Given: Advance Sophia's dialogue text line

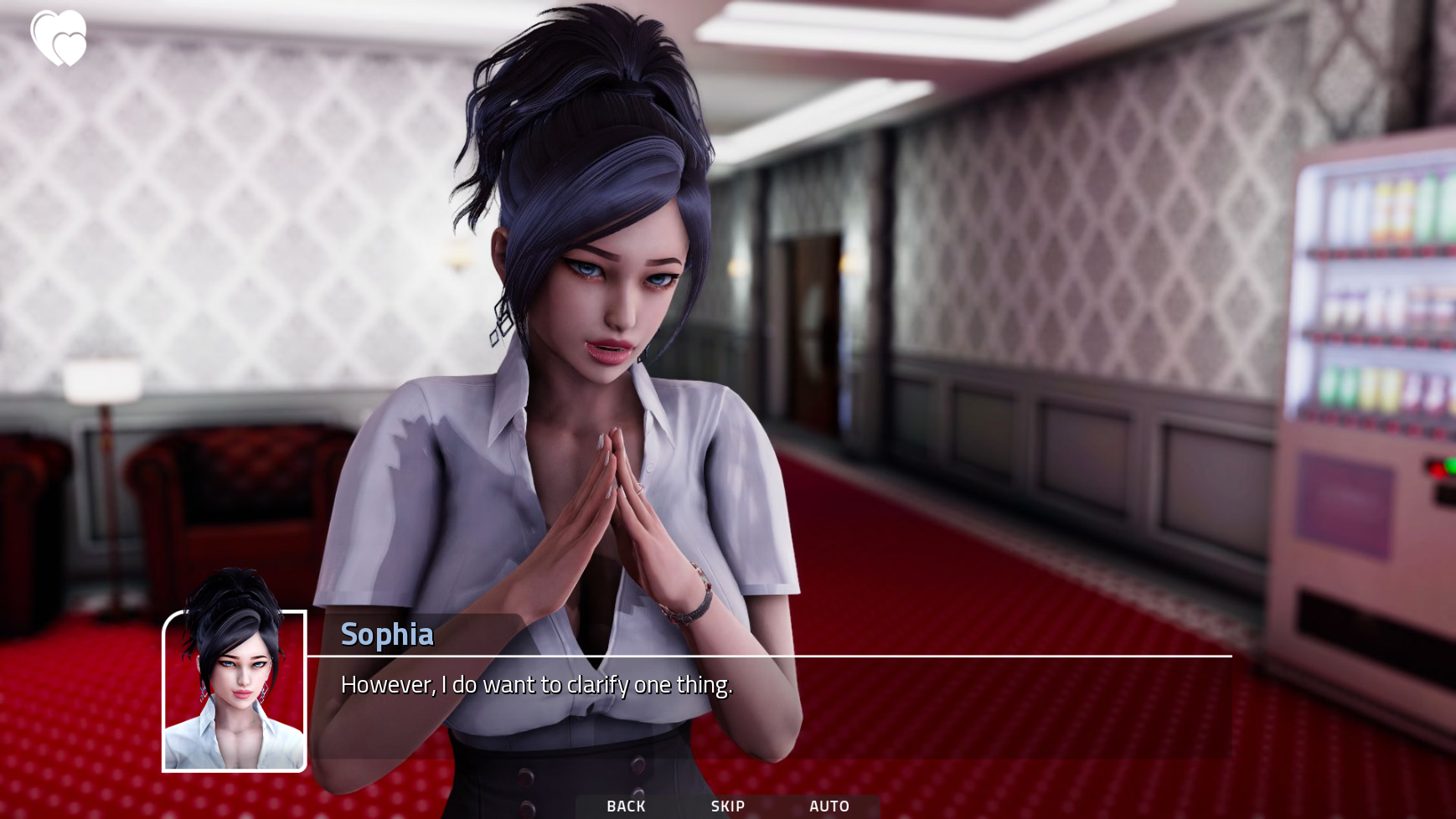Looking at the screenshot, I should [536, 685].
